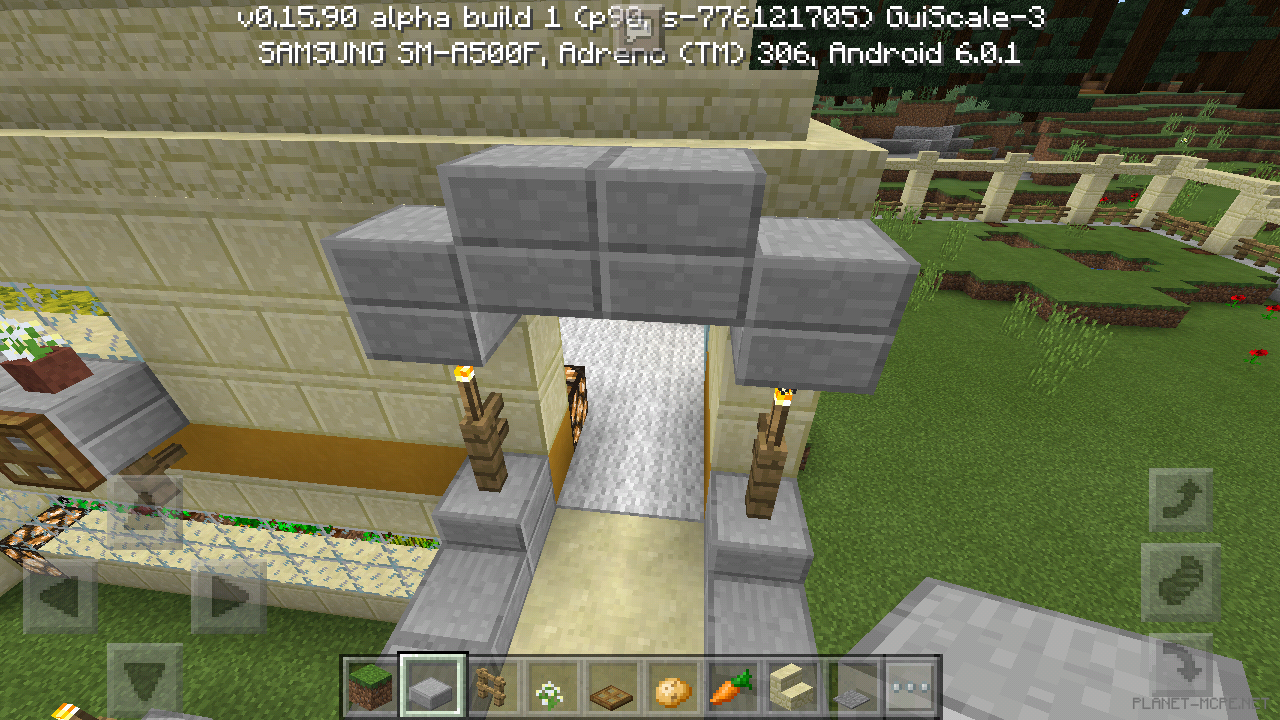This screenshot has width=1280, height=720.
Task: Select the pumpkin pie in the hotbar
Action: pos(672,688)
